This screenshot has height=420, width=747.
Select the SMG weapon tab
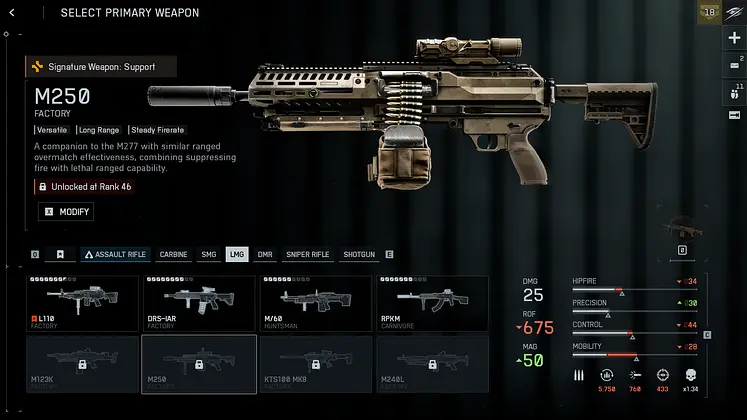pyautogui.click(x=208, y=254)
